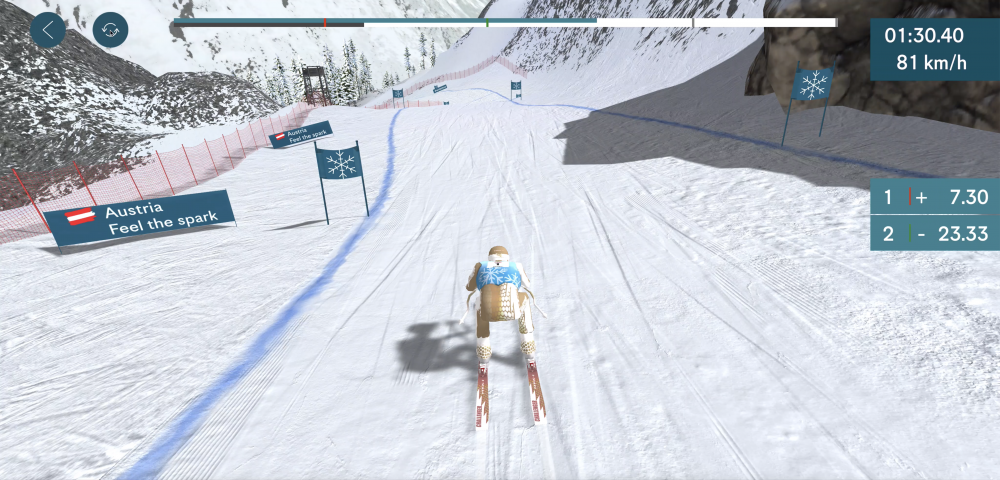Screen dimensions: 1000x480
Task: Go back with the left arrow button
Action: [x=48, y=30]
